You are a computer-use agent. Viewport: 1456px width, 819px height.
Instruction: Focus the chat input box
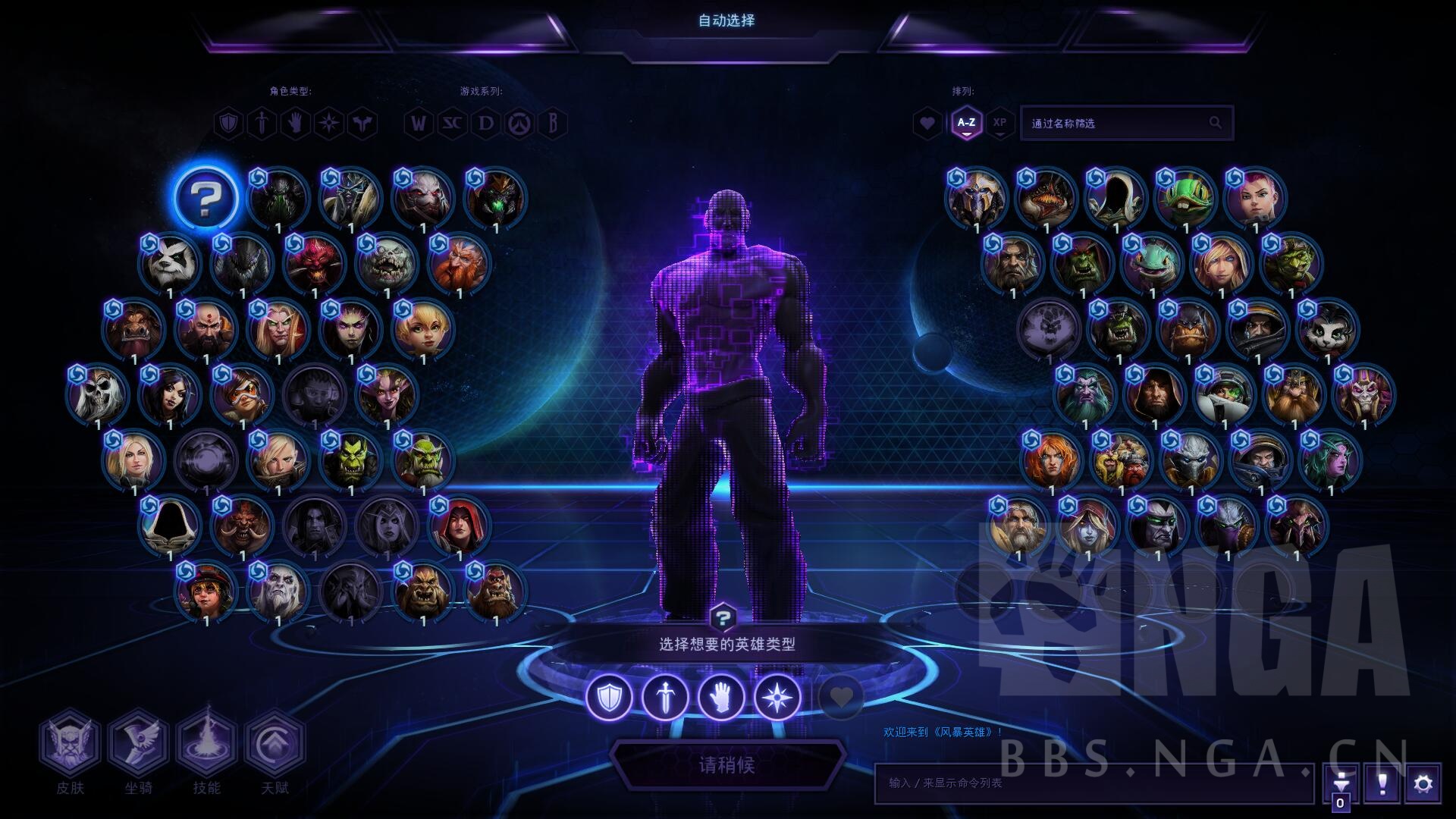coord(1092,783)
